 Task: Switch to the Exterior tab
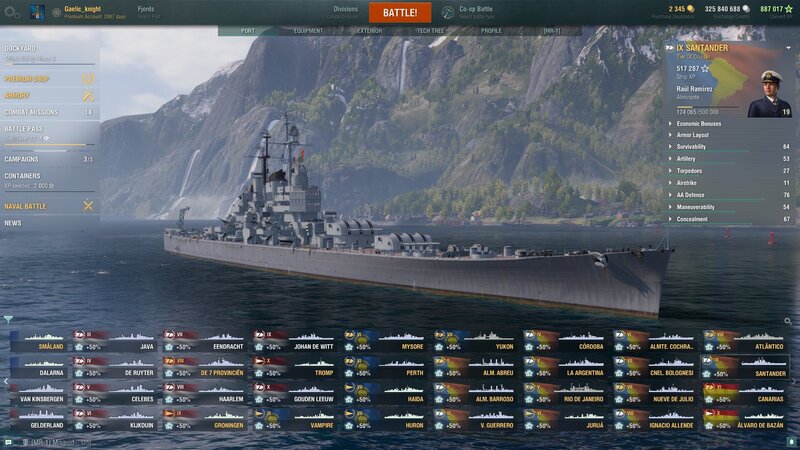click(x=369, y=31)
